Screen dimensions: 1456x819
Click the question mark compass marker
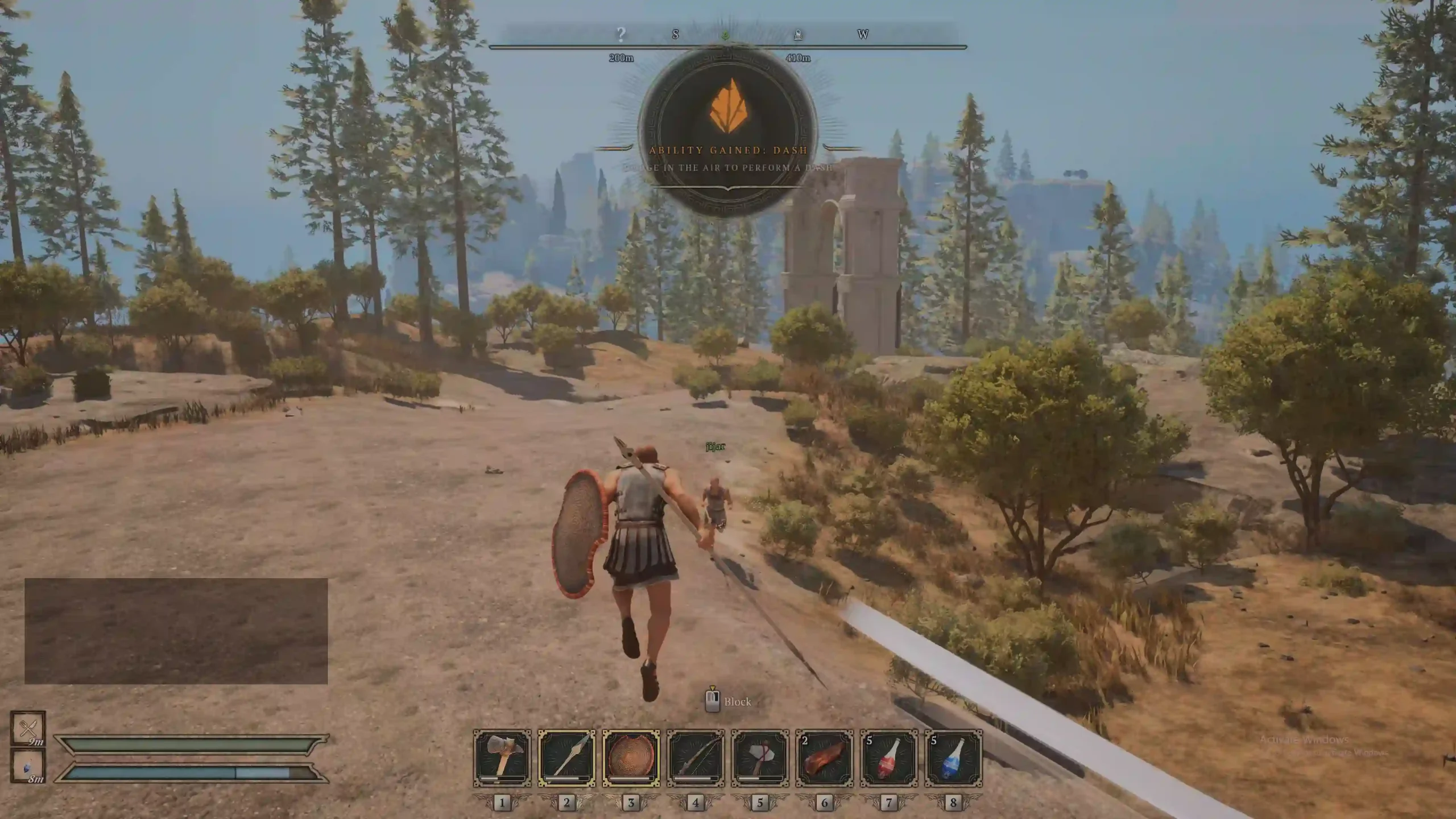click(621, 35)
